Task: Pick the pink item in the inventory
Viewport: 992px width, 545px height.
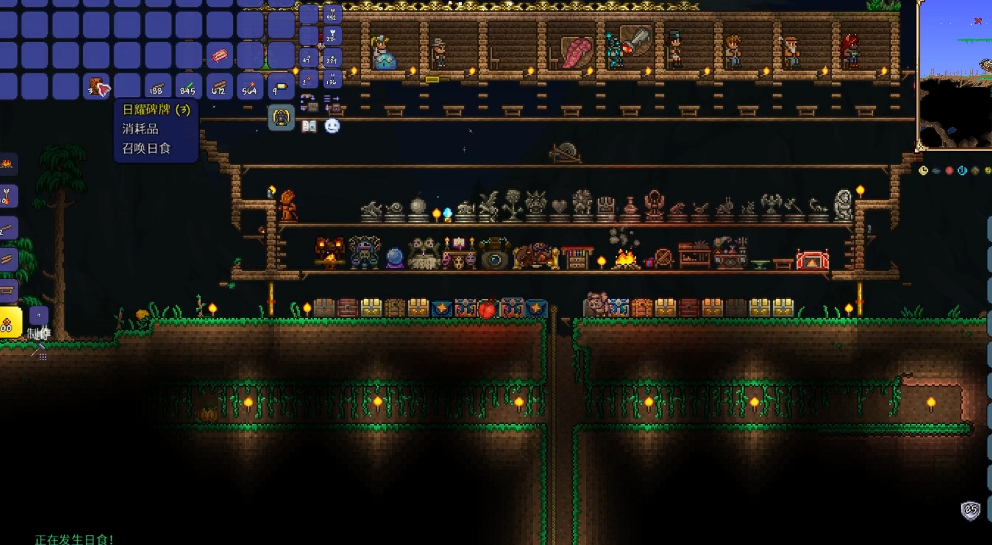Action: click(x=220, y=54)
